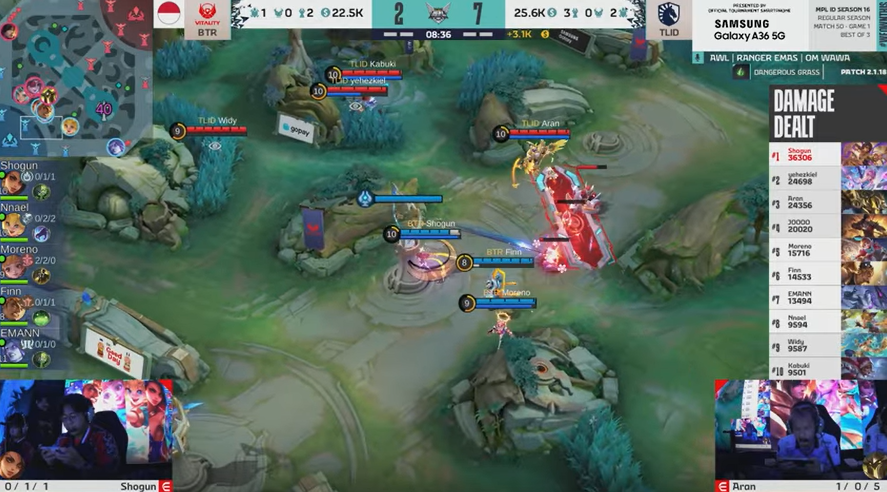Click the Shogun player webcam feed
Viewport: 887px width, 492px height.
point(86,428)
